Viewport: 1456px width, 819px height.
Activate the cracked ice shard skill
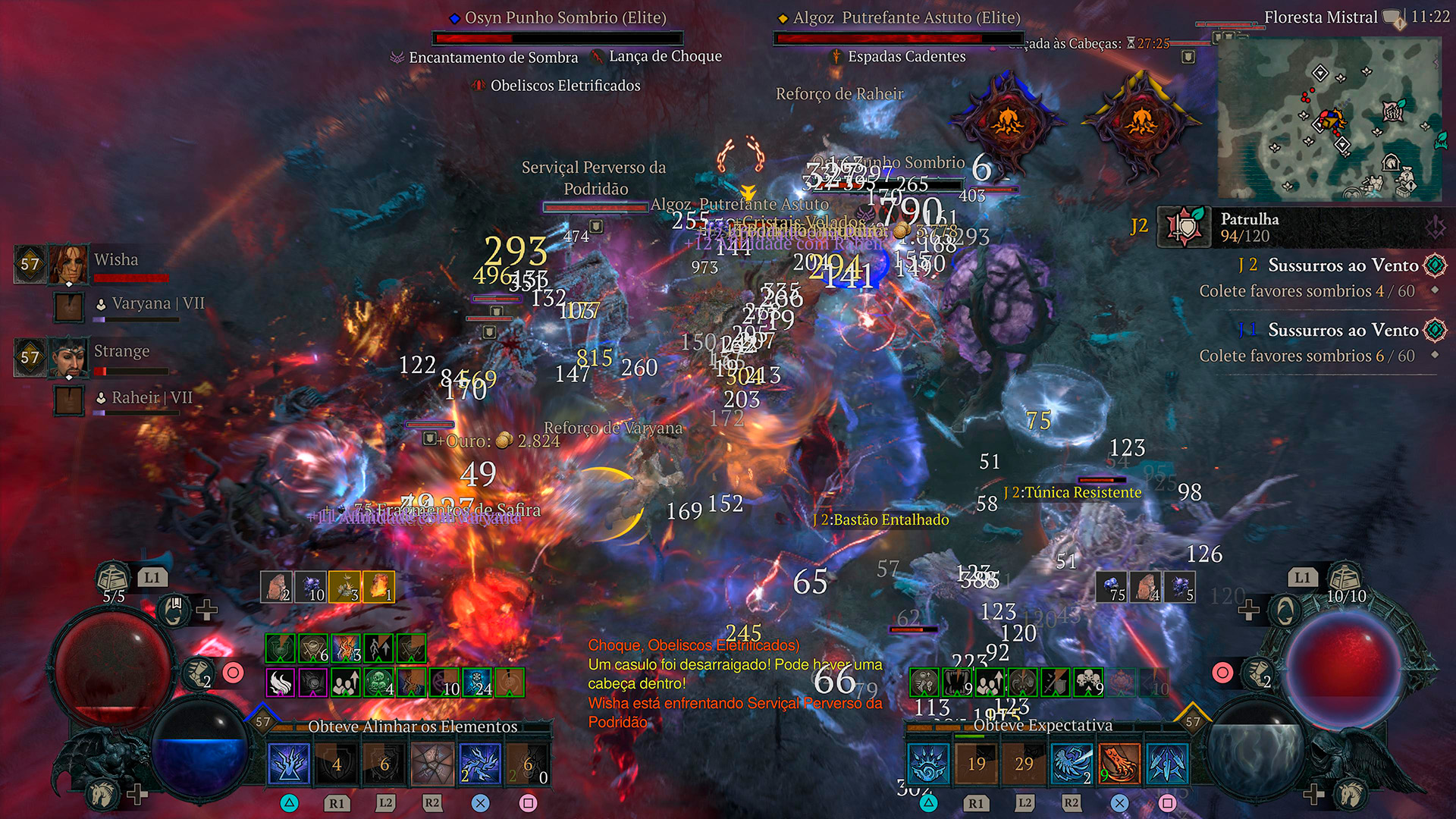[x=432, y=764]
